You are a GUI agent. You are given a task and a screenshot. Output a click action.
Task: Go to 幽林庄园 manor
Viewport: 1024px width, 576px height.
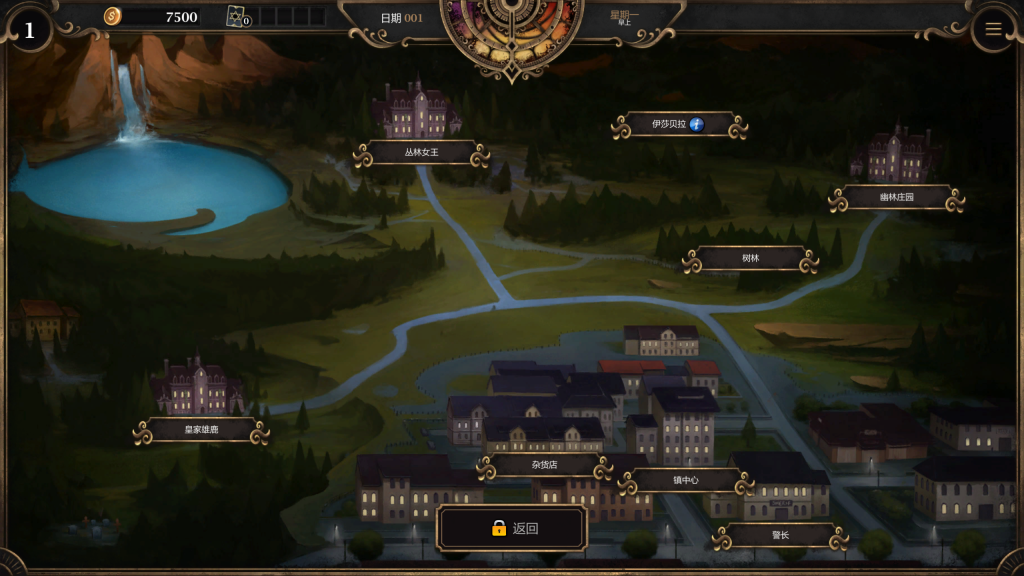pos(896,198)
